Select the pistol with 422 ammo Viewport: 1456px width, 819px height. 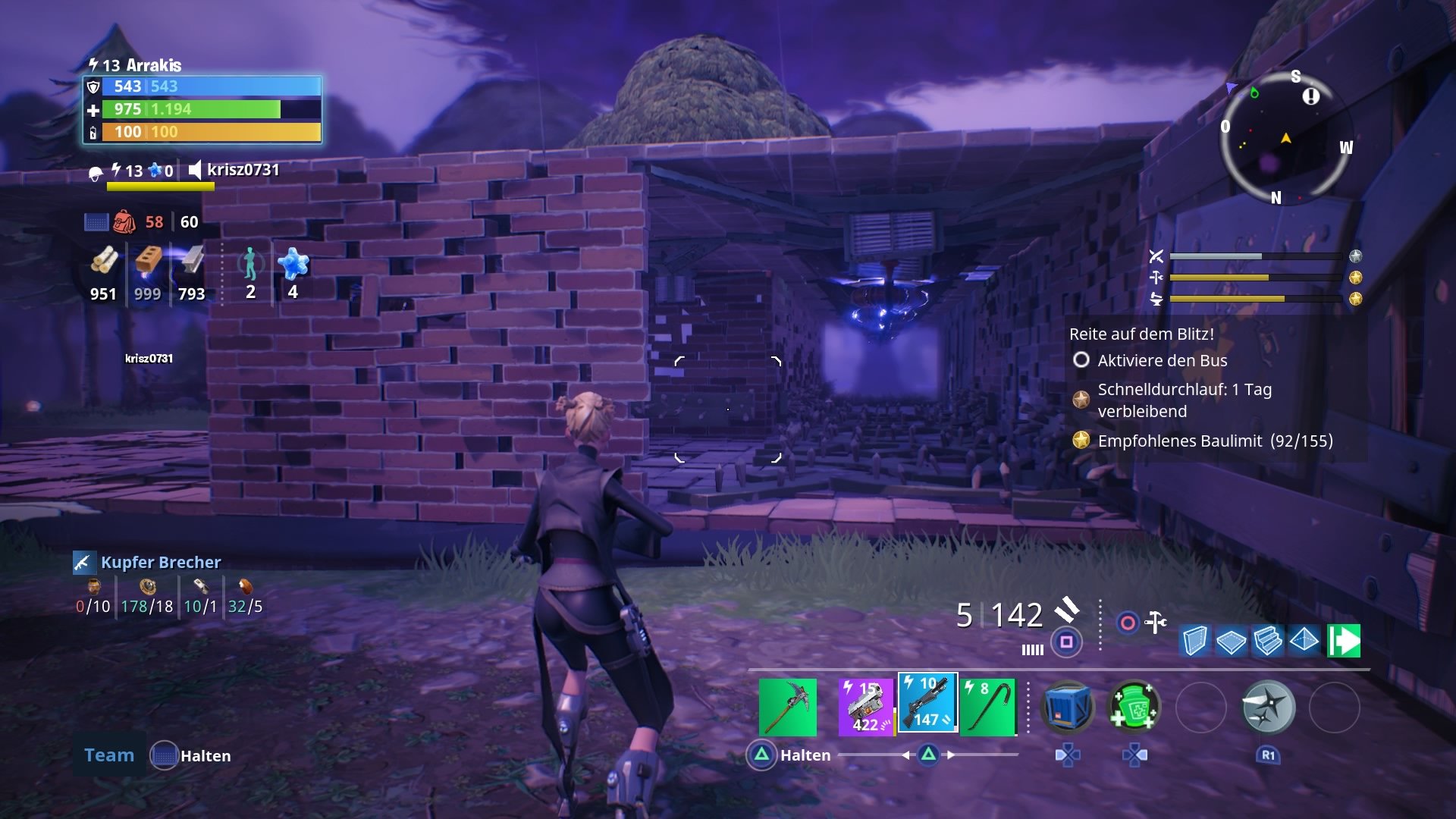coord(866,704)
